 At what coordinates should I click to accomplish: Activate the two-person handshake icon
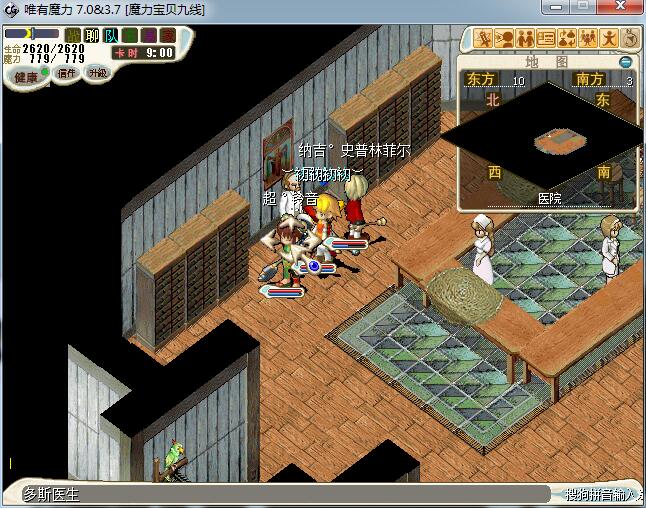525,39
